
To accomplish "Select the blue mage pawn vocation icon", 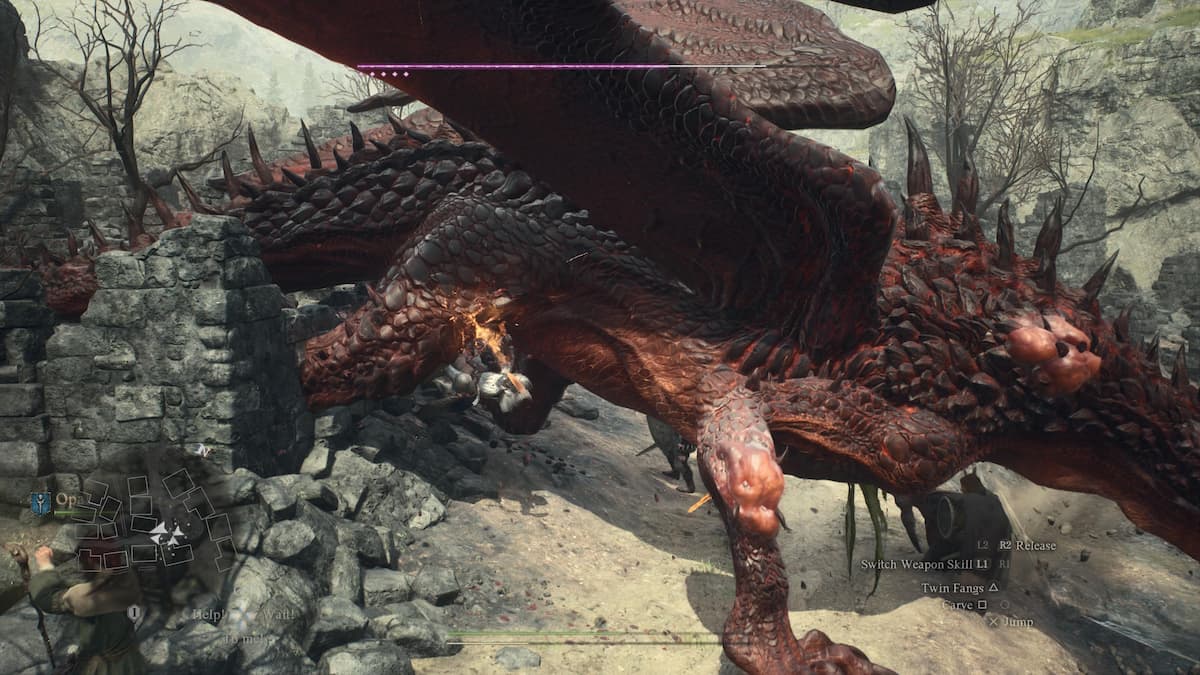I will click(x=40, y=502).
